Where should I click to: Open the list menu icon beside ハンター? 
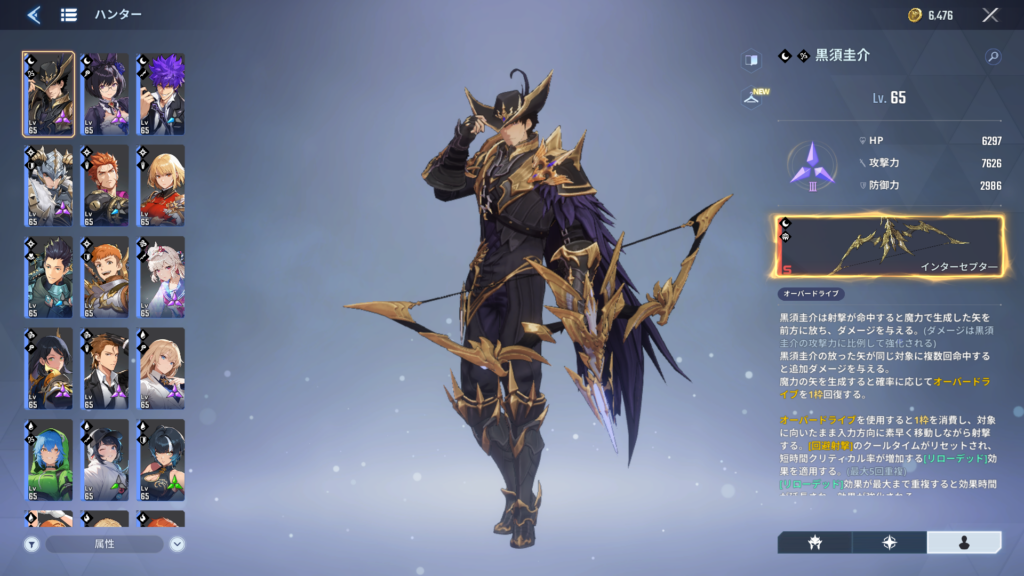click(69, 14)
